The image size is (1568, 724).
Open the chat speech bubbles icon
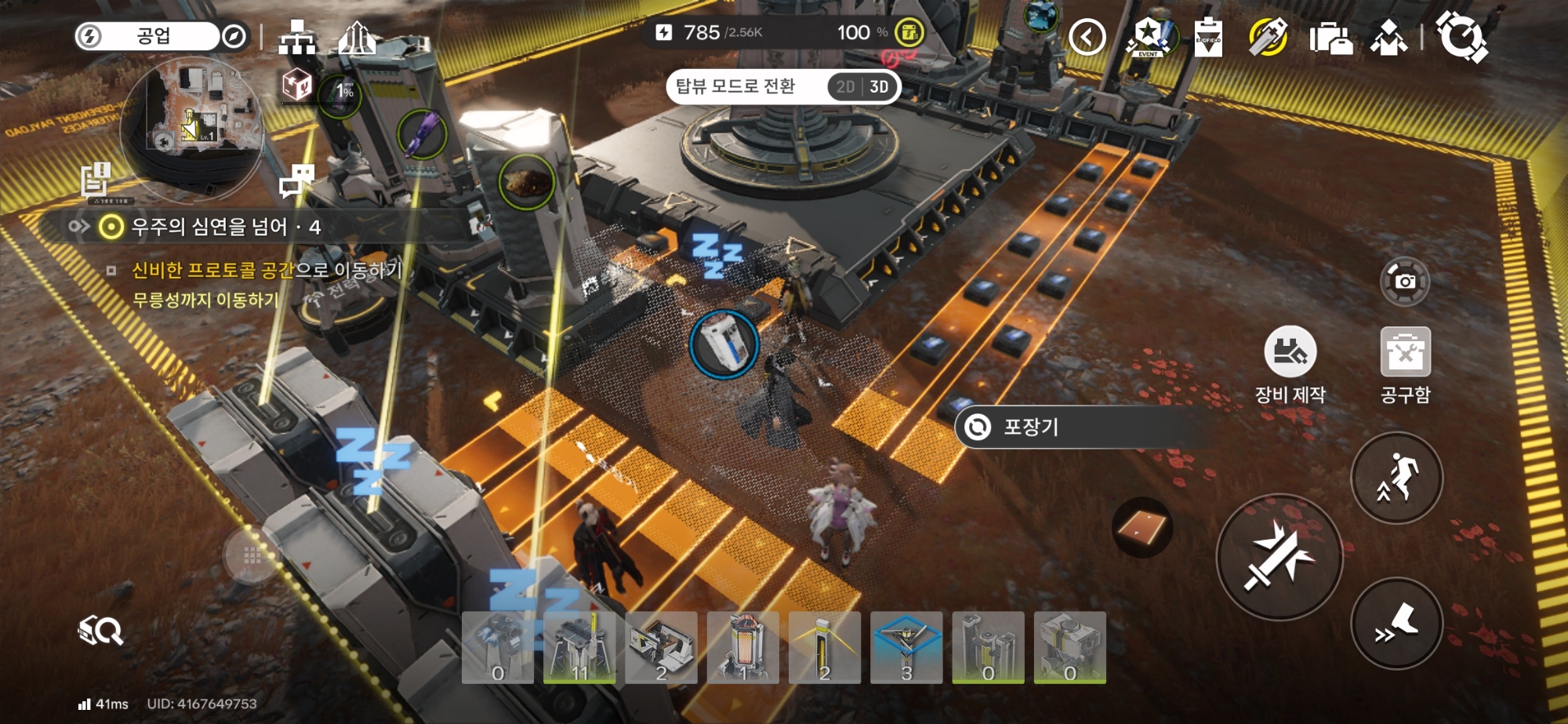pyautogui.click(x=297, y=180)
